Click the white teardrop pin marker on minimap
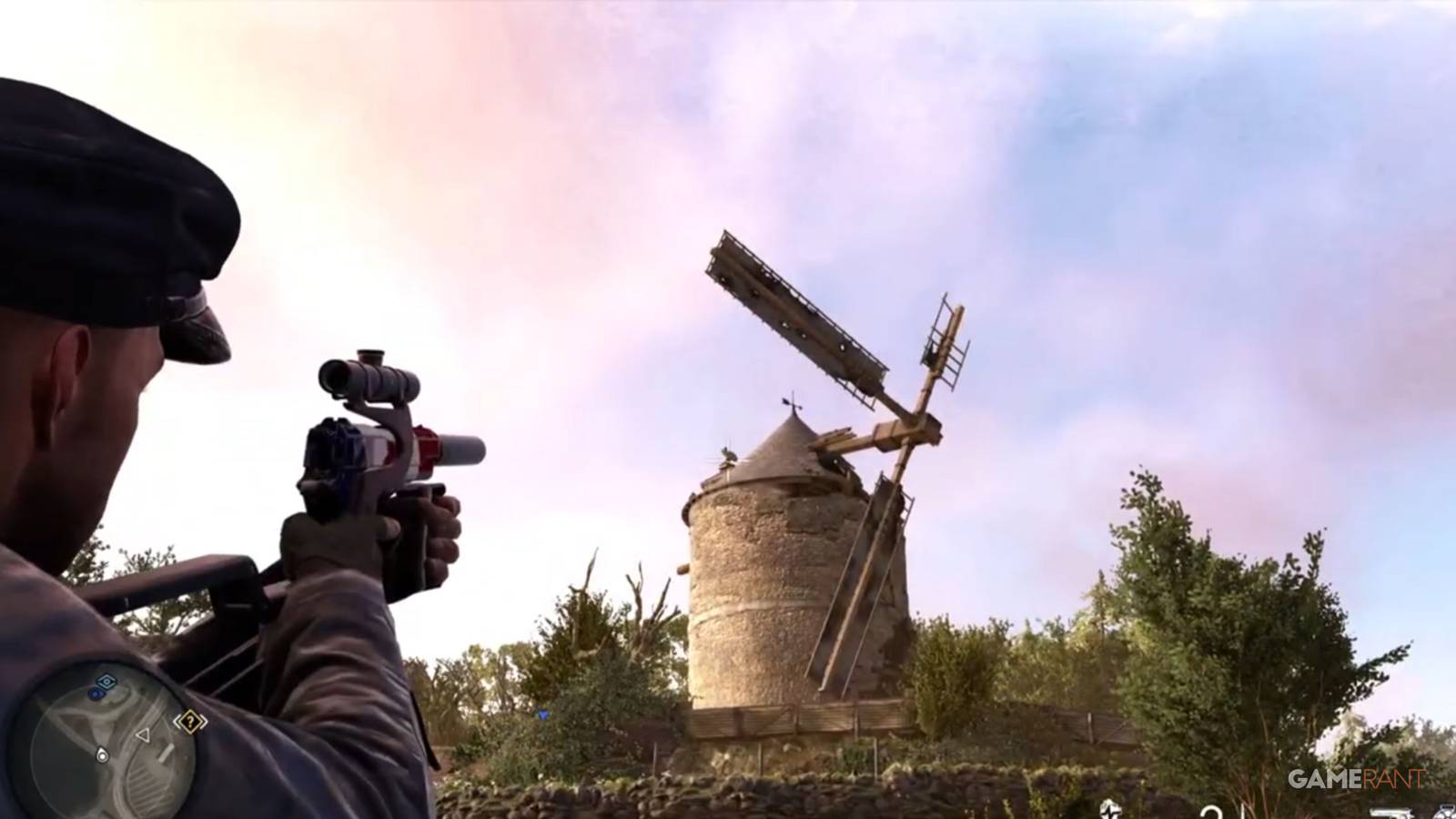Image resolution: width=1456 pixels, height=819 pixels. (x=102, y=753)
